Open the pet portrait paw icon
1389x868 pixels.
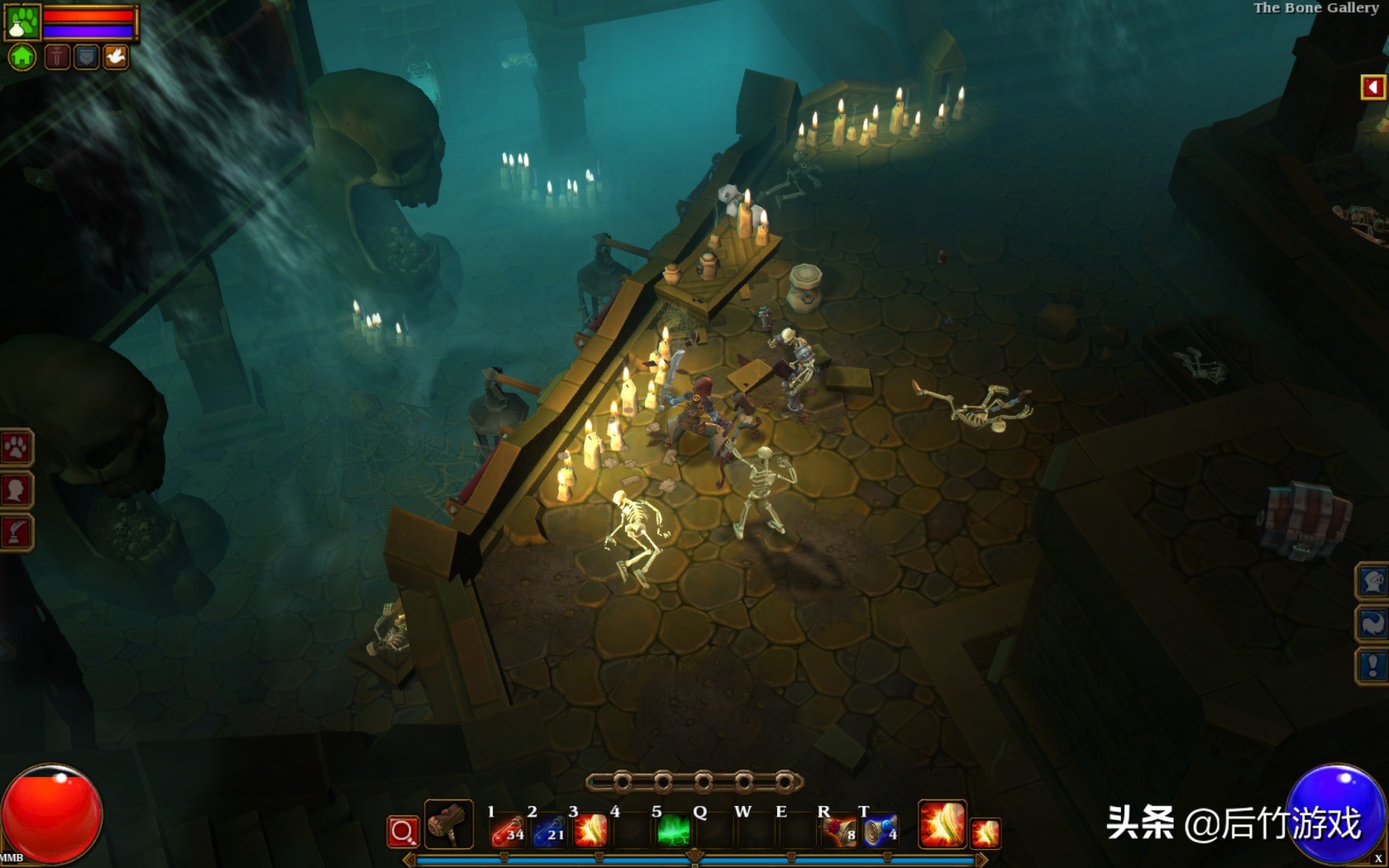22,21
